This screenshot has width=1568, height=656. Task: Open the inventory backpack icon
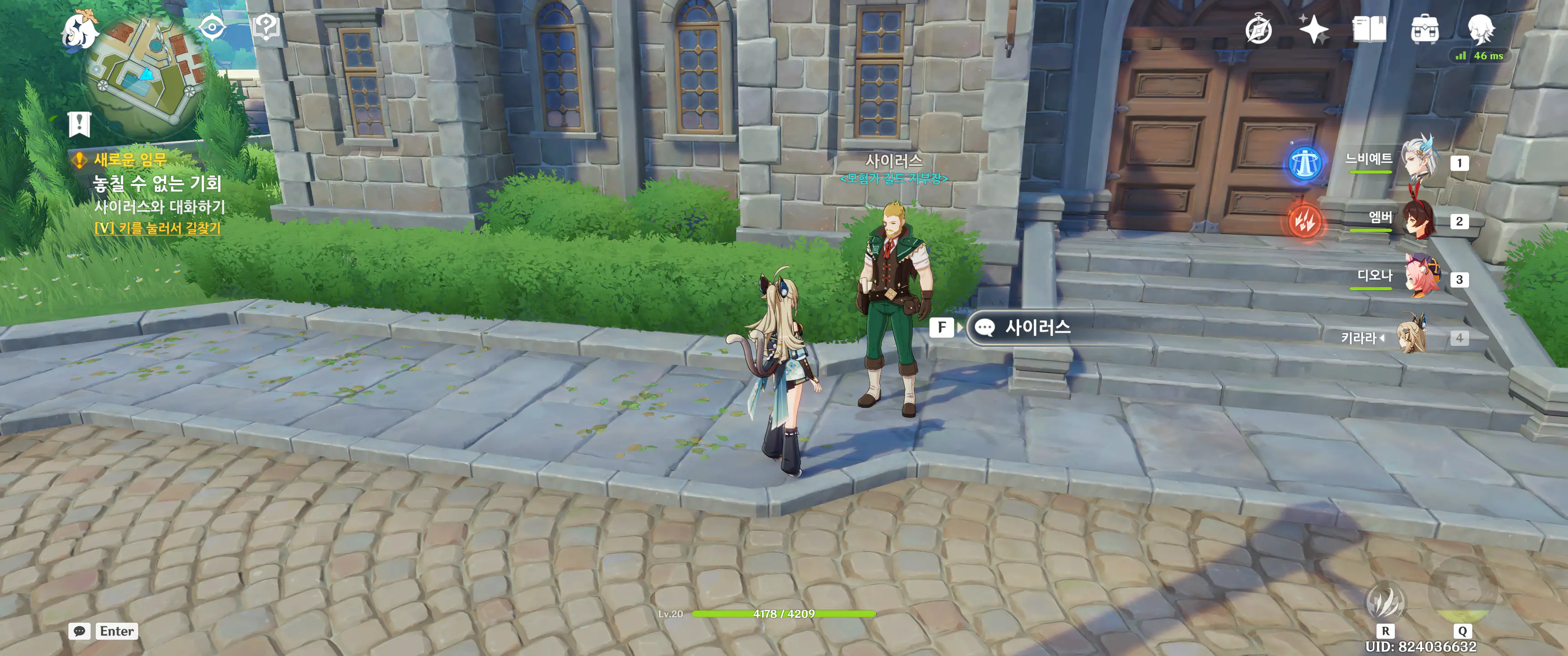(1424, 29)
